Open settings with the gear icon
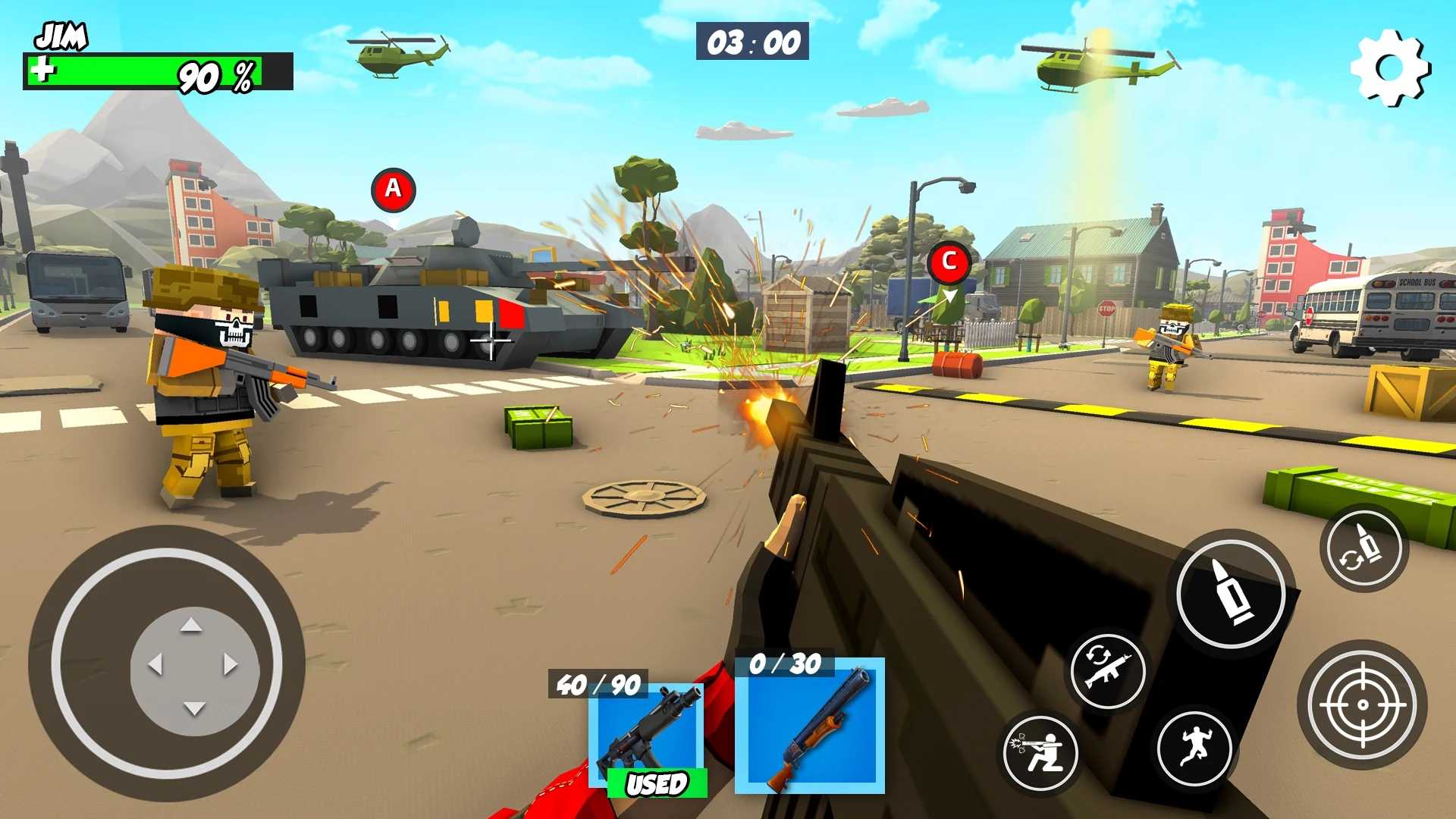Image resolution: width=1456 pixels, height=819 pixels. point(1390,68)
